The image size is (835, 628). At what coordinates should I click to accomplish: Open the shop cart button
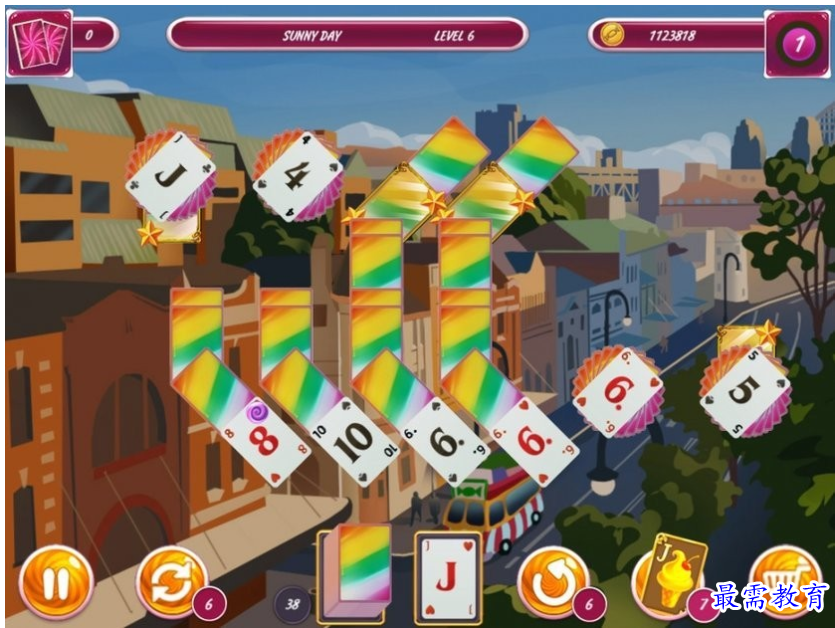coord(783,580)
